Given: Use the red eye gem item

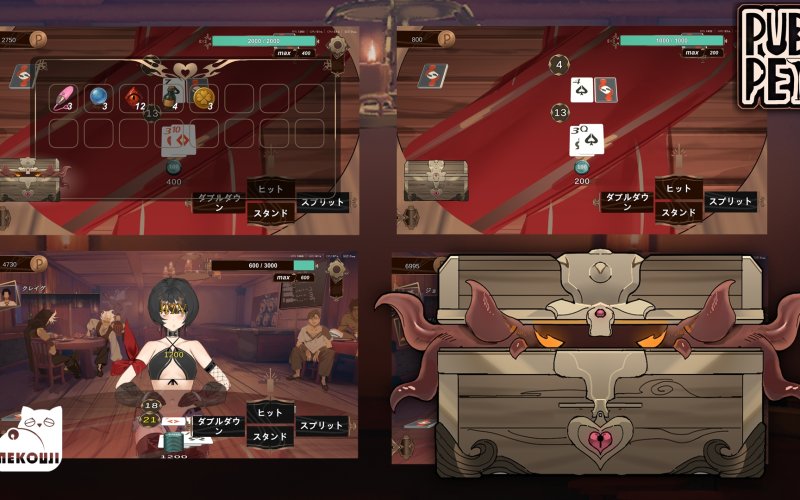Looking at the screenshot, I should click(135, 97).
